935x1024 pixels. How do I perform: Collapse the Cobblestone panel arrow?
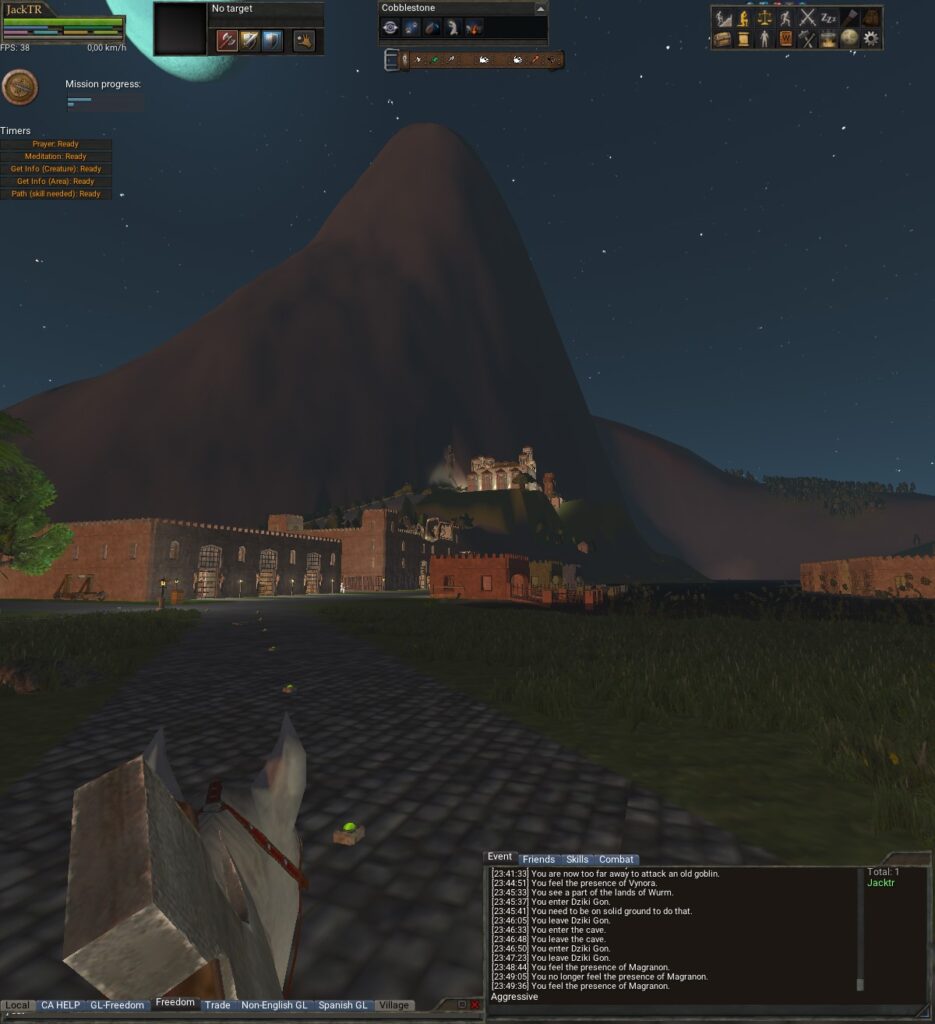(x=541, y=8)
